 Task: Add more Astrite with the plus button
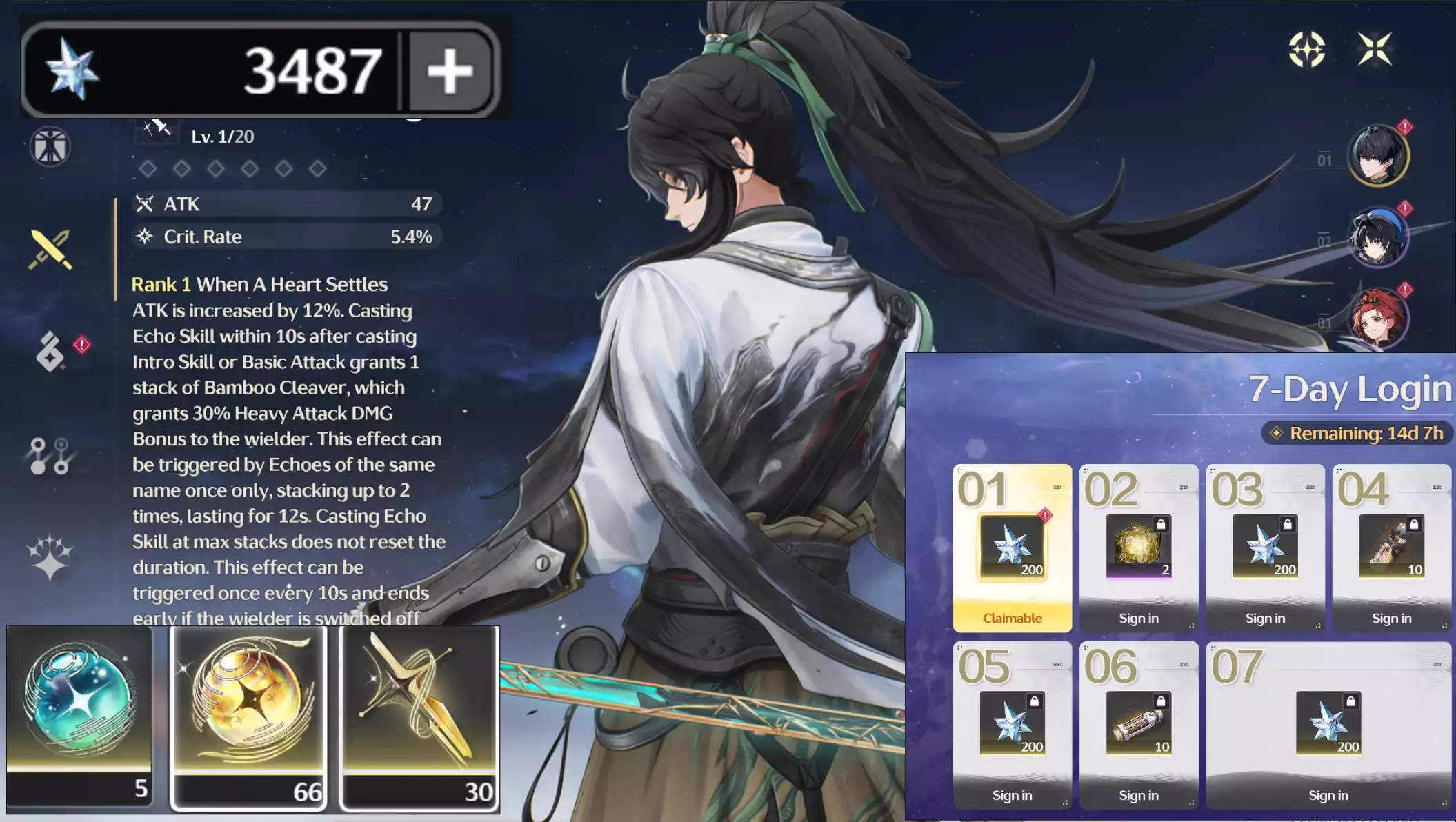click(x=450, y=70)
